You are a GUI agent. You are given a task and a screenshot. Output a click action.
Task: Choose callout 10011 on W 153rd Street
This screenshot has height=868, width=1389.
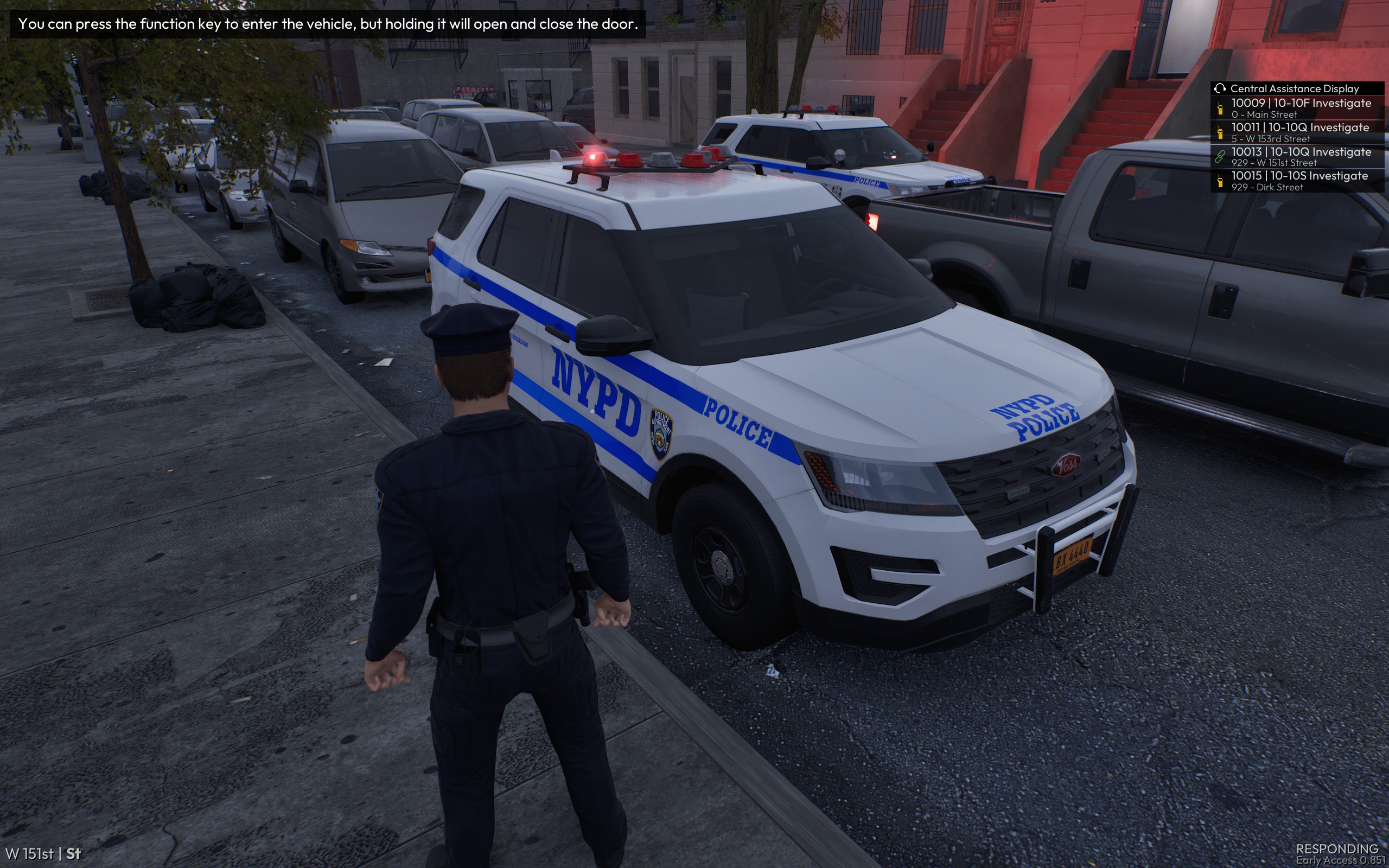tap(1300, 132)
